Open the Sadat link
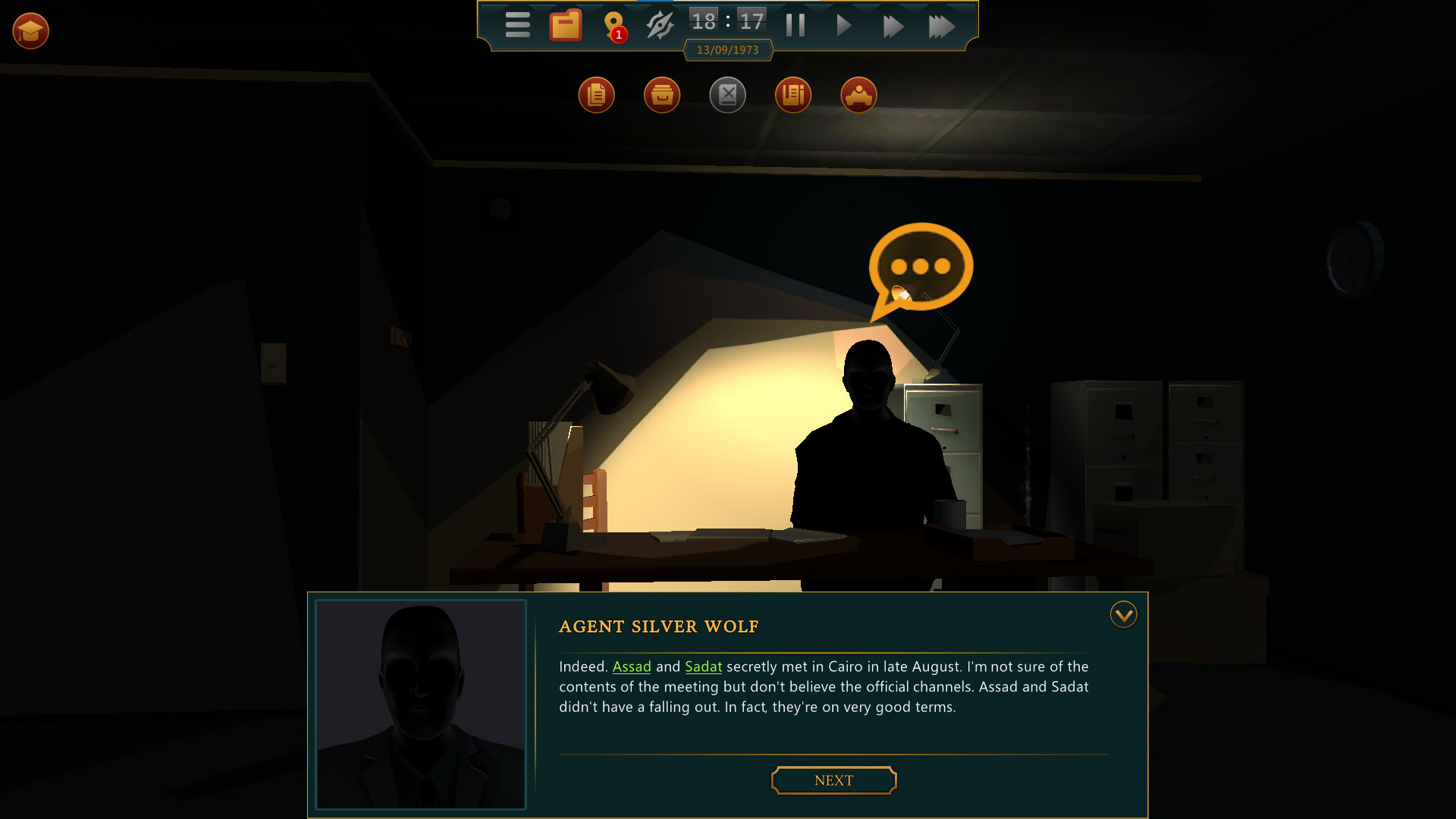 point(703,667)
